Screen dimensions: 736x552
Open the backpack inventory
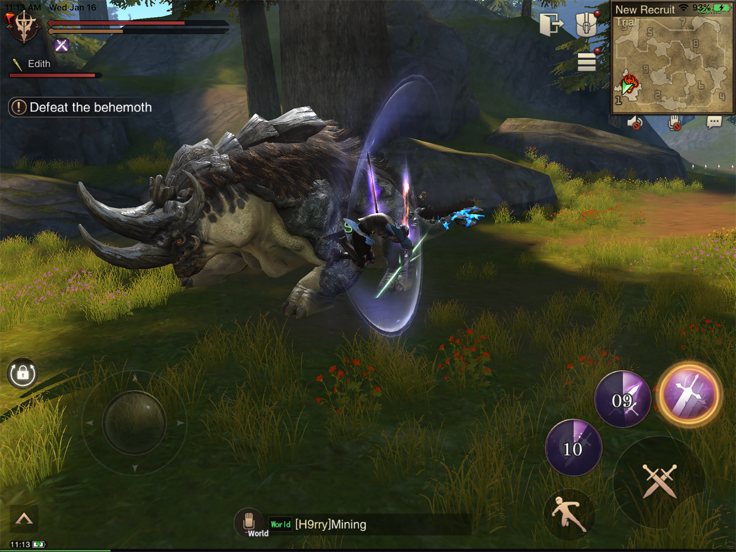coord(589,24)
